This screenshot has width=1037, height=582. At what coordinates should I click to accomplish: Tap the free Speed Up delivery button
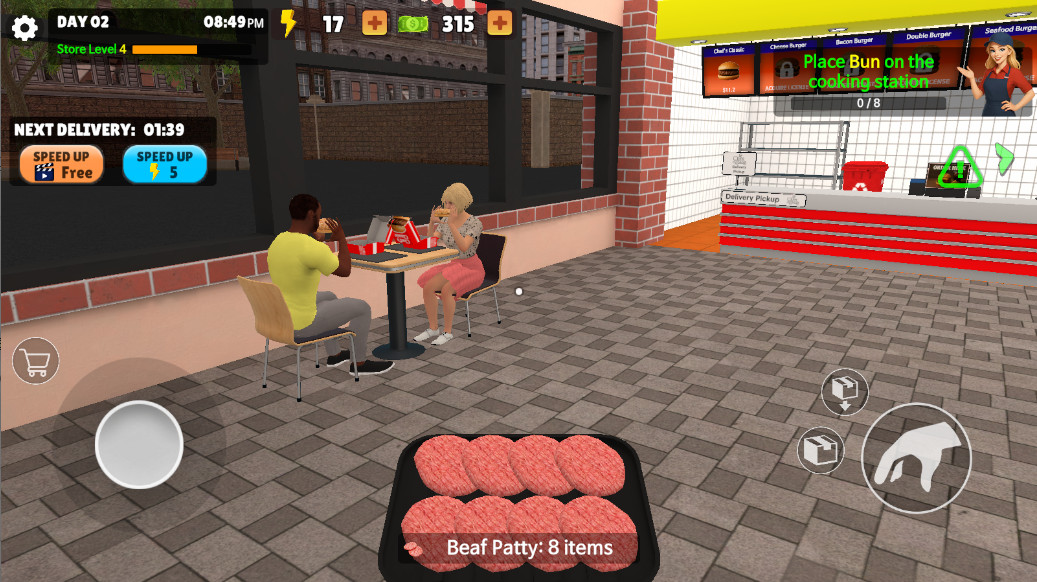coord(61,165)
